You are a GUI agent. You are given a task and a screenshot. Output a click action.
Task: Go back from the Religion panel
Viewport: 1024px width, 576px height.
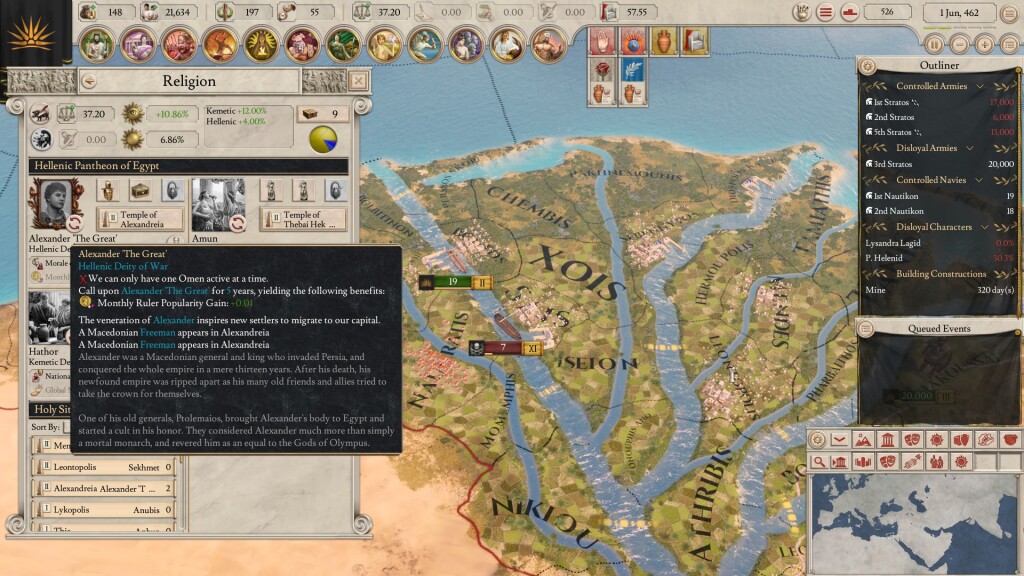pos(89,81)
